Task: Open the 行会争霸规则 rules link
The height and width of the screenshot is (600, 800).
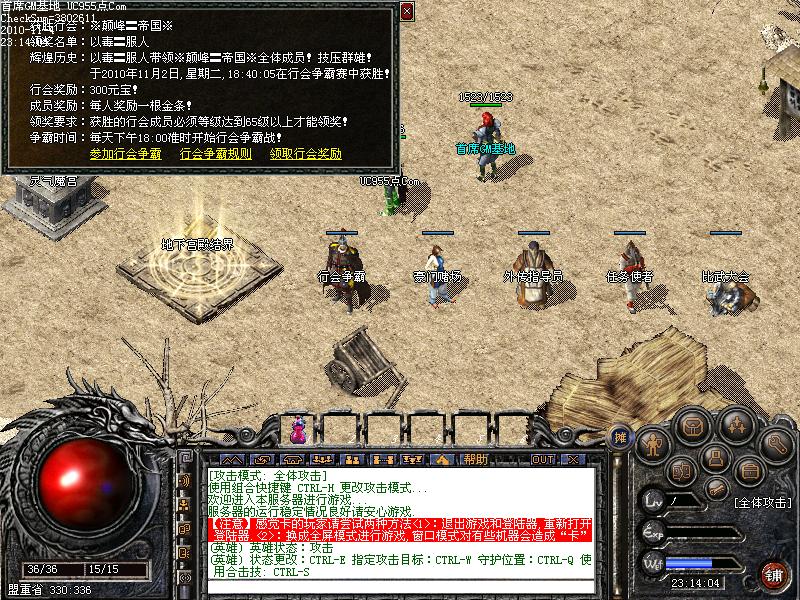Action: tap(215, 154)
